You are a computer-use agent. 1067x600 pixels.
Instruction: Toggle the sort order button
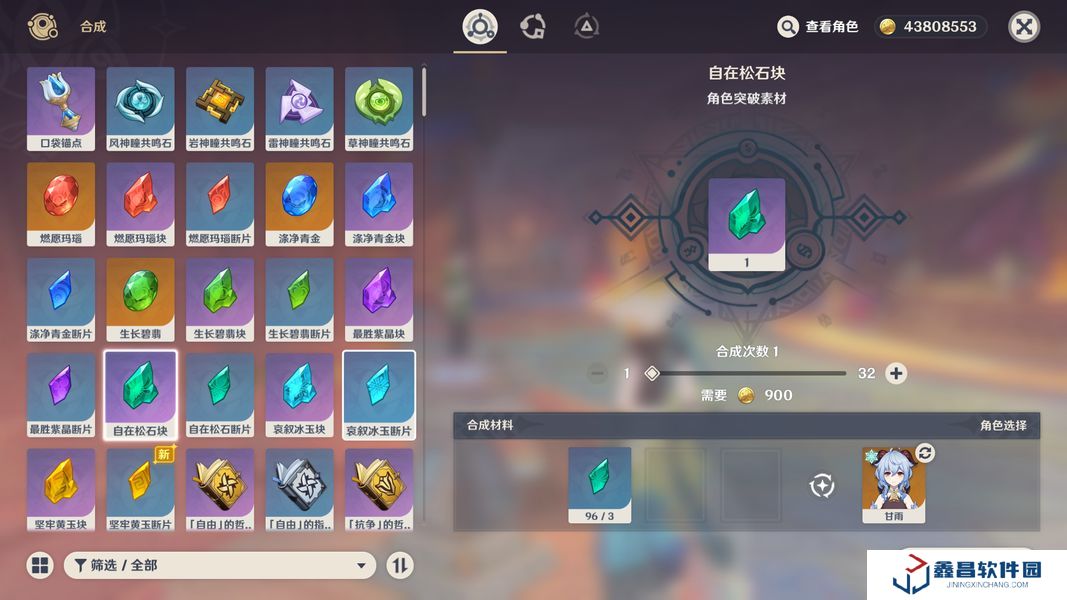(x=400, y=565)
